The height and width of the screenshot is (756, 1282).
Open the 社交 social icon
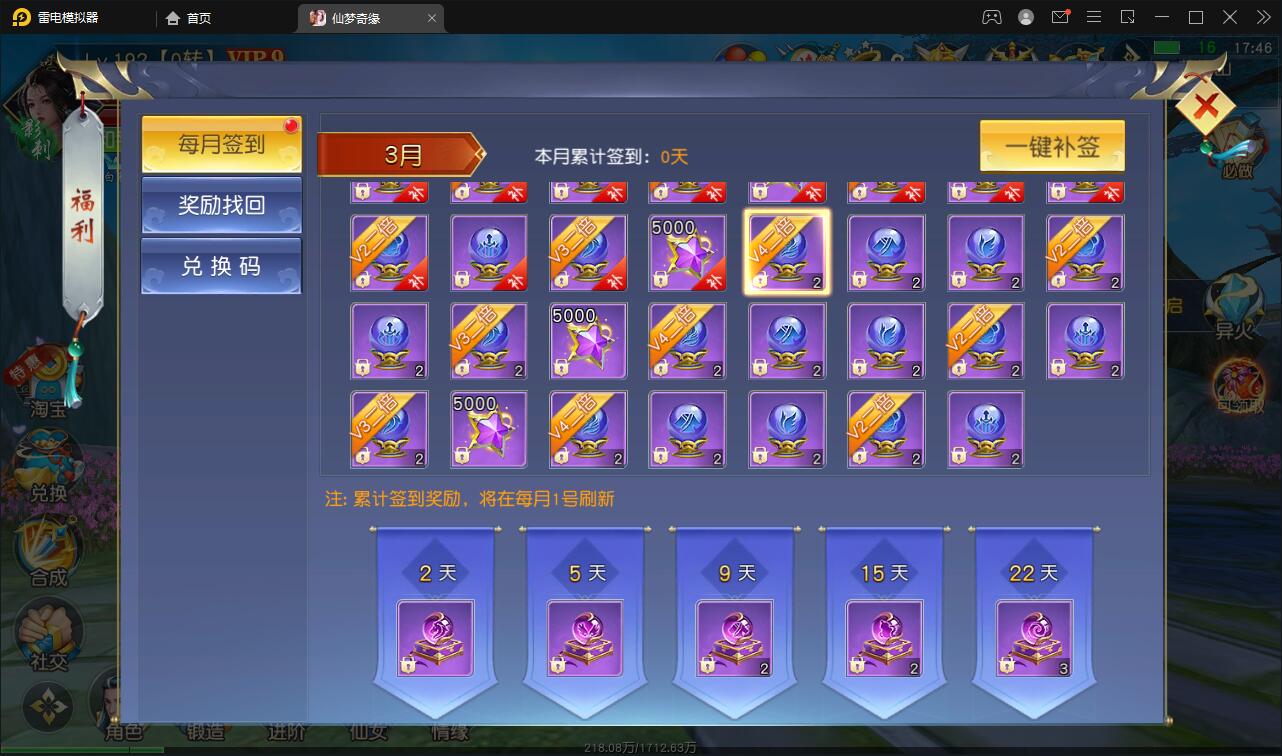(47, 625)
